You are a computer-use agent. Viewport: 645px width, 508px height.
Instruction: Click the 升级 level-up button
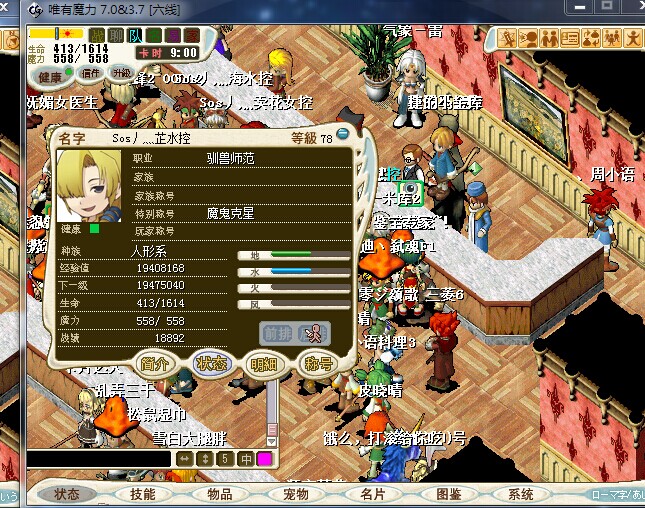coord(121,74)
